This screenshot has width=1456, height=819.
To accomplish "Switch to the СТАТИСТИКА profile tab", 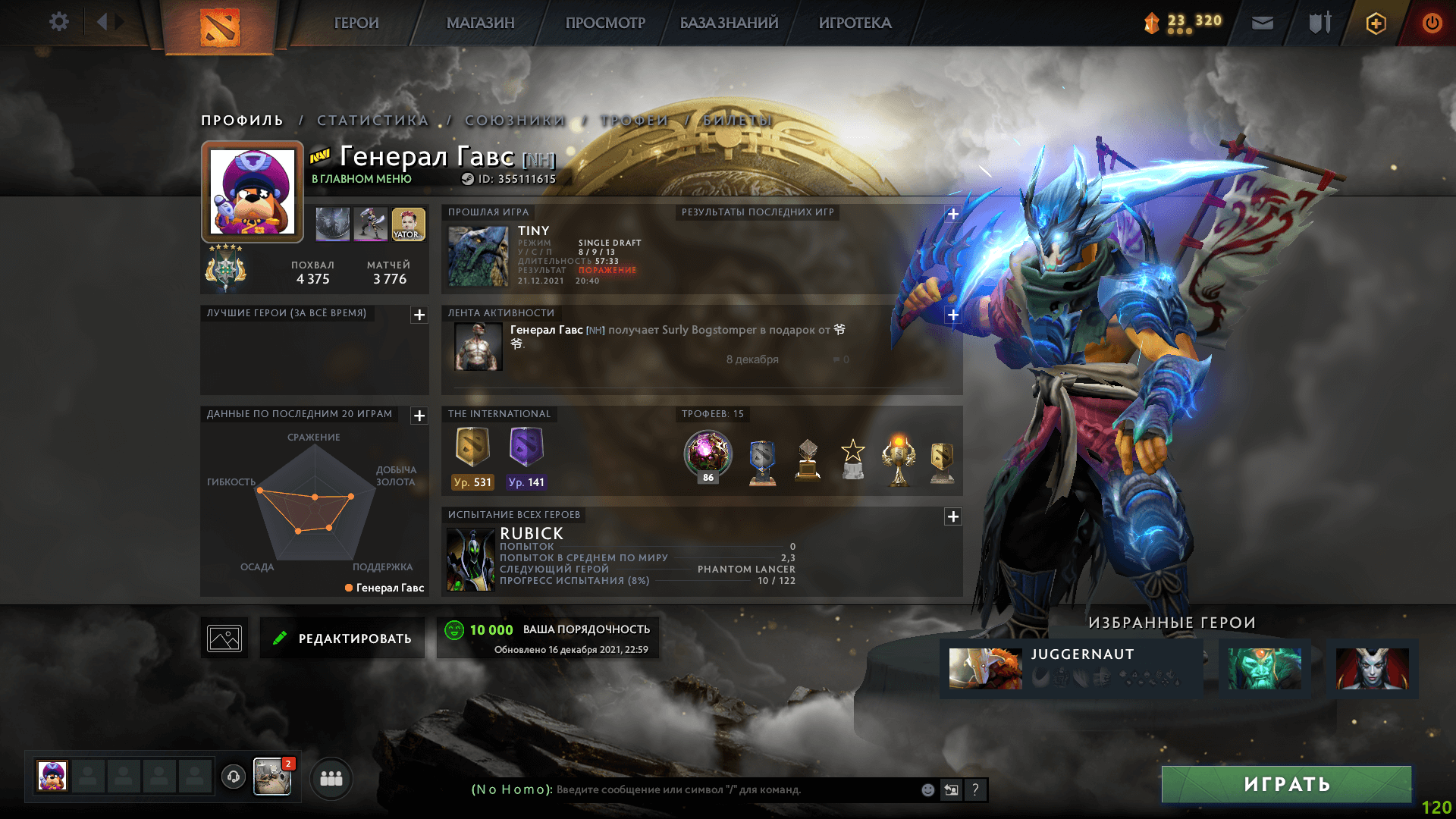I will [x=373, y=121].
